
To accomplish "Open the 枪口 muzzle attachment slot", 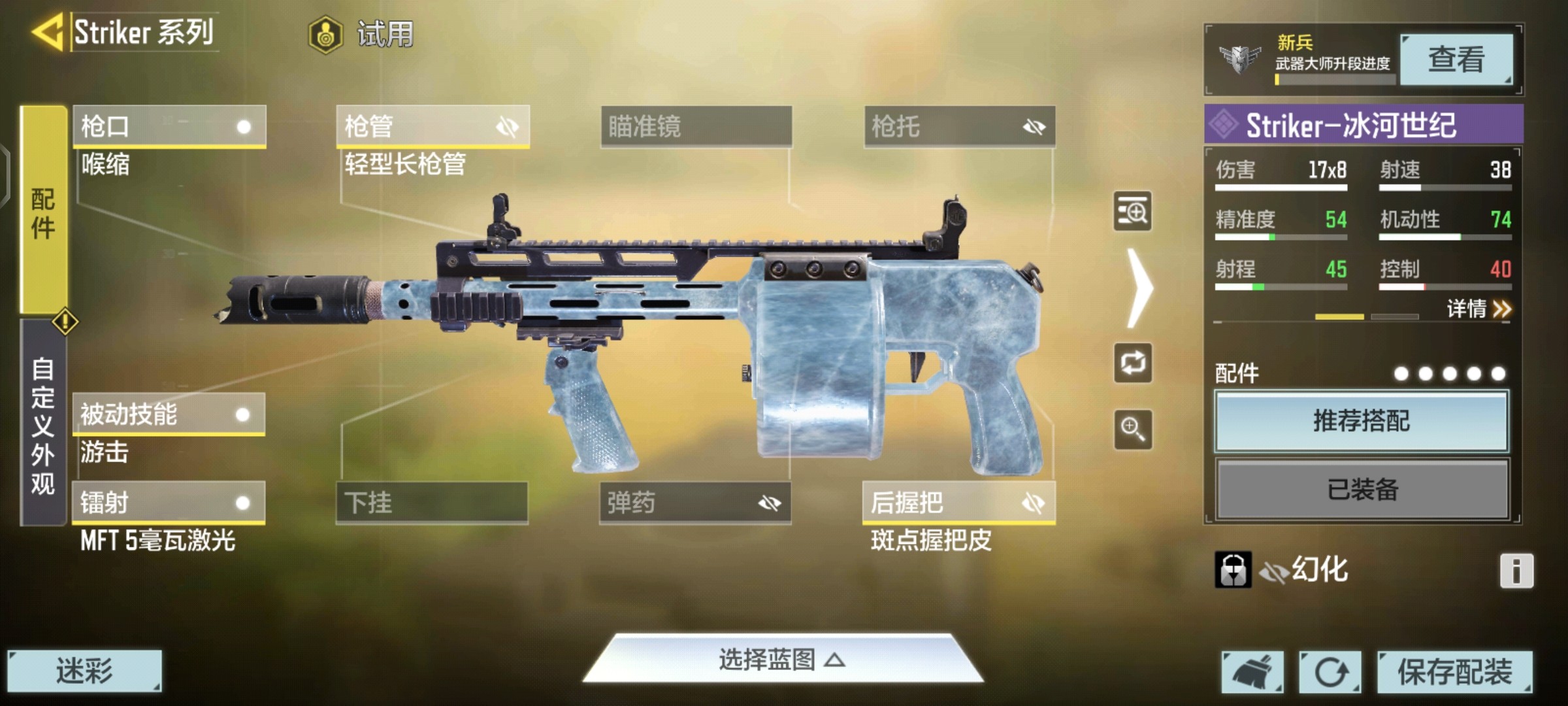I will click(169, 126).
